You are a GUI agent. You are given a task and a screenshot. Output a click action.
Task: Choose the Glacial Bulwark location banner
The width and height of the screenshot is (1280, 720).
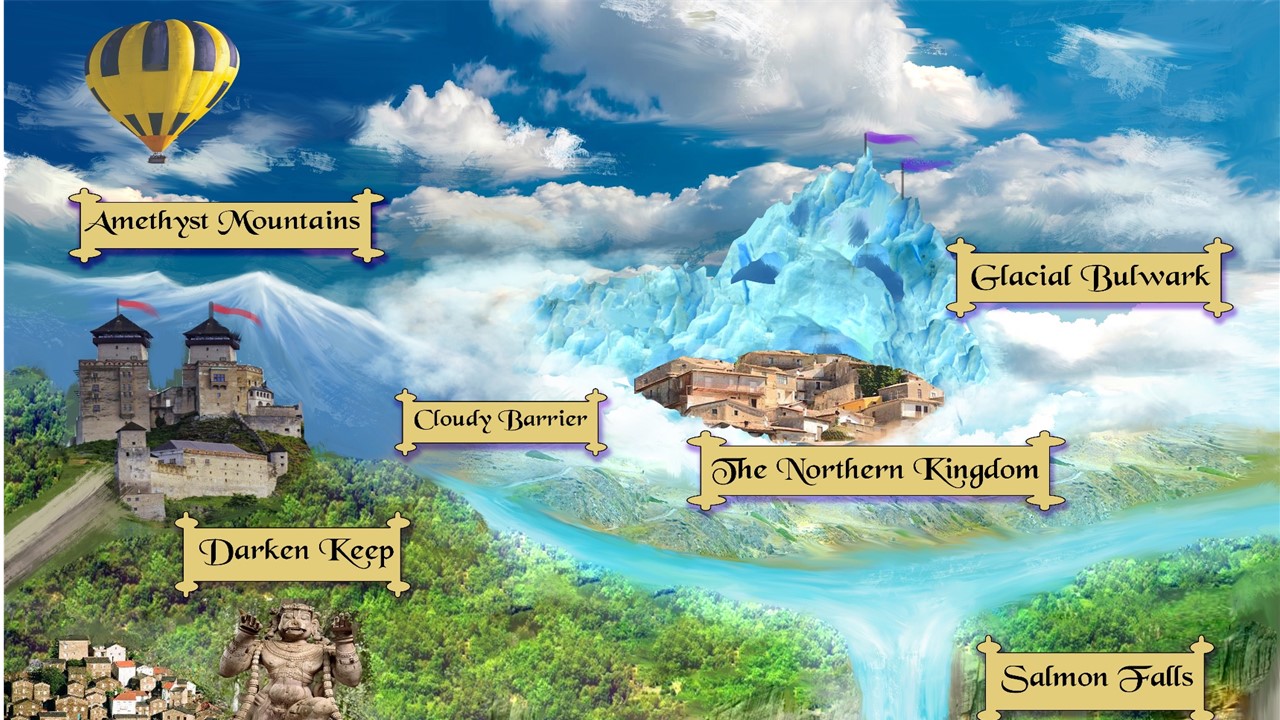(x=1090, y=277)
